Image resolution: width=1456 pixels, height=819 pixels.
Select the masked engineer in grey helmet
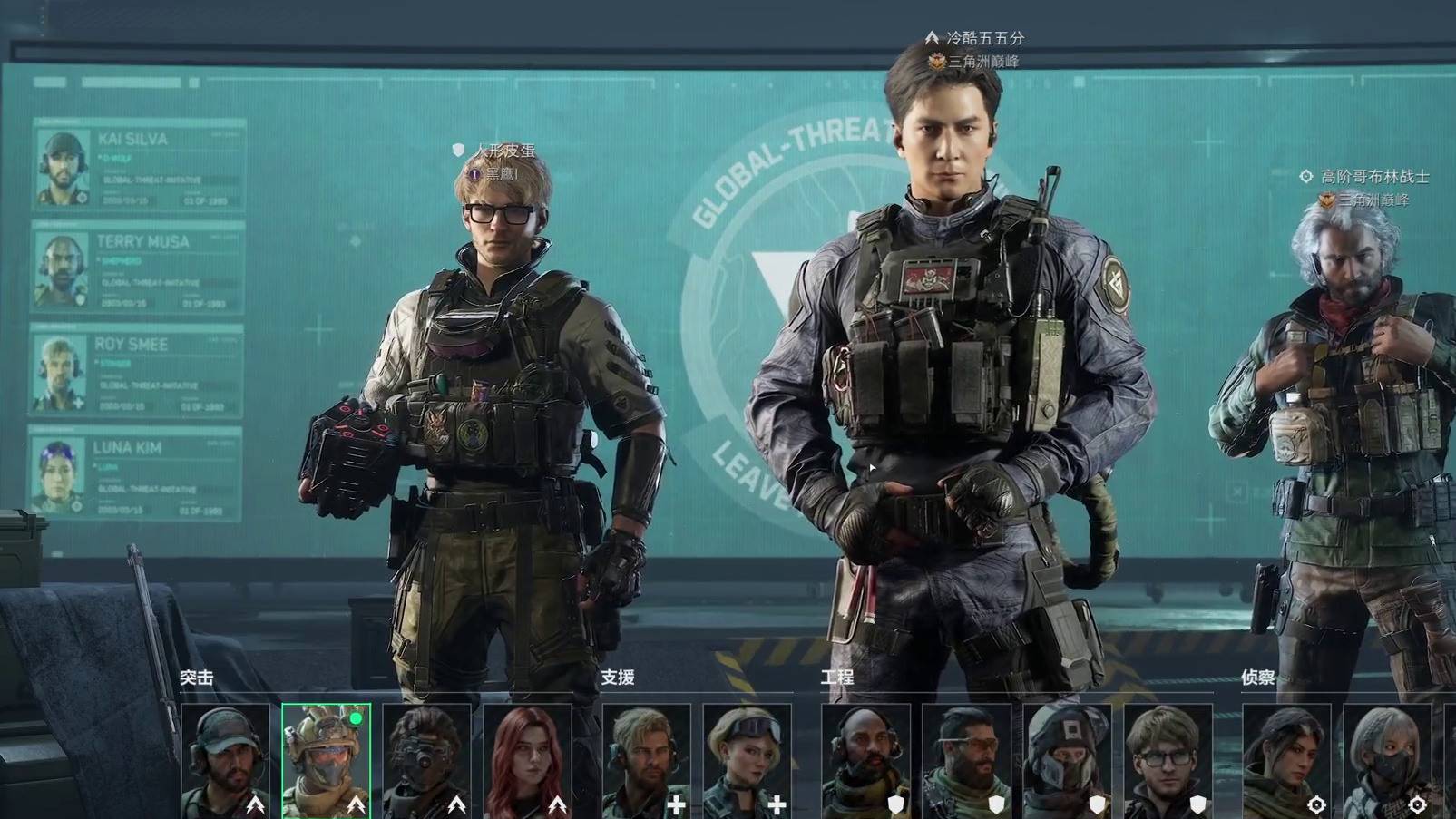tap(1068, 760)
